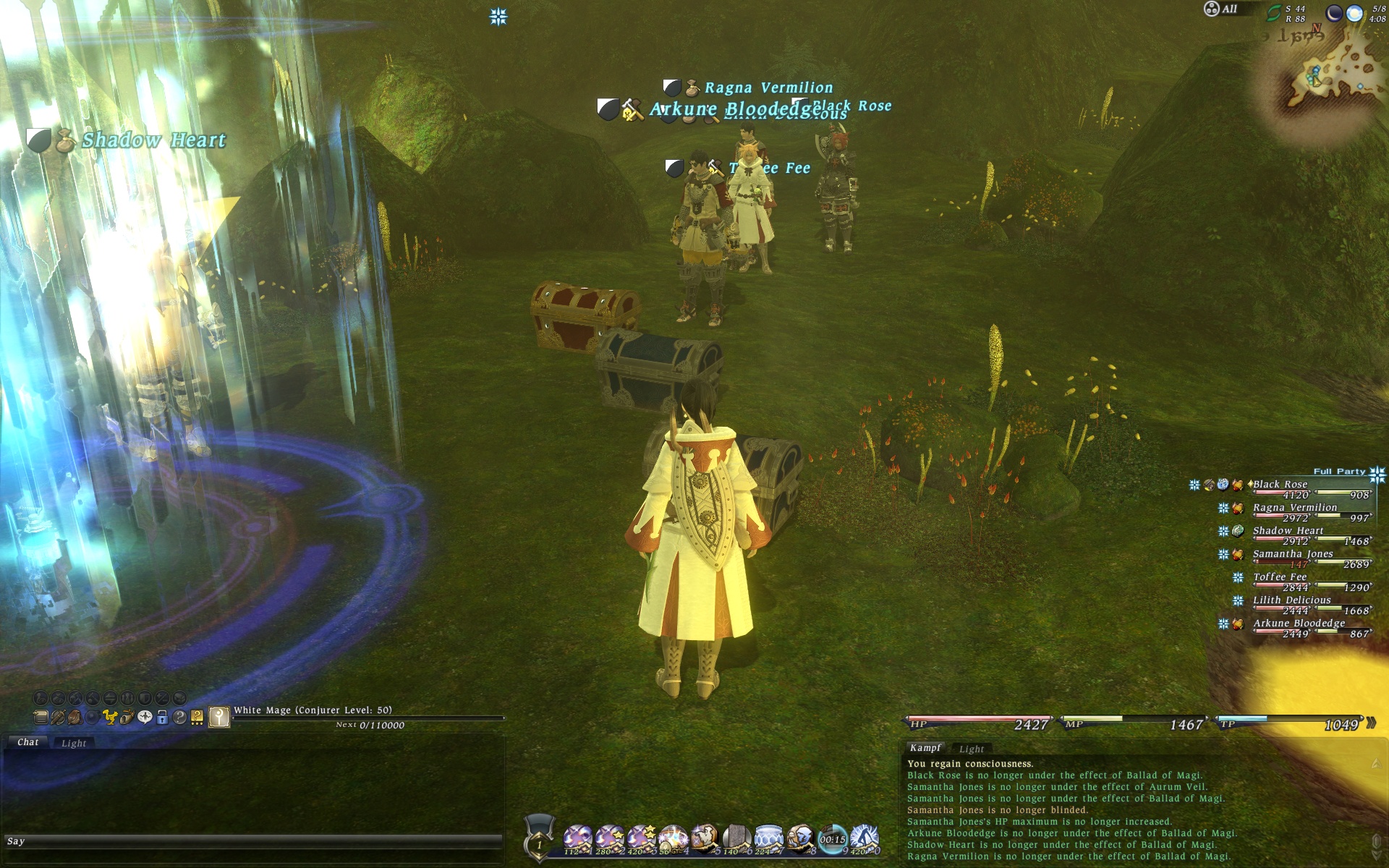Click the Say chat input field
The height and width of the screenshot is (868, 1389).
253,841
